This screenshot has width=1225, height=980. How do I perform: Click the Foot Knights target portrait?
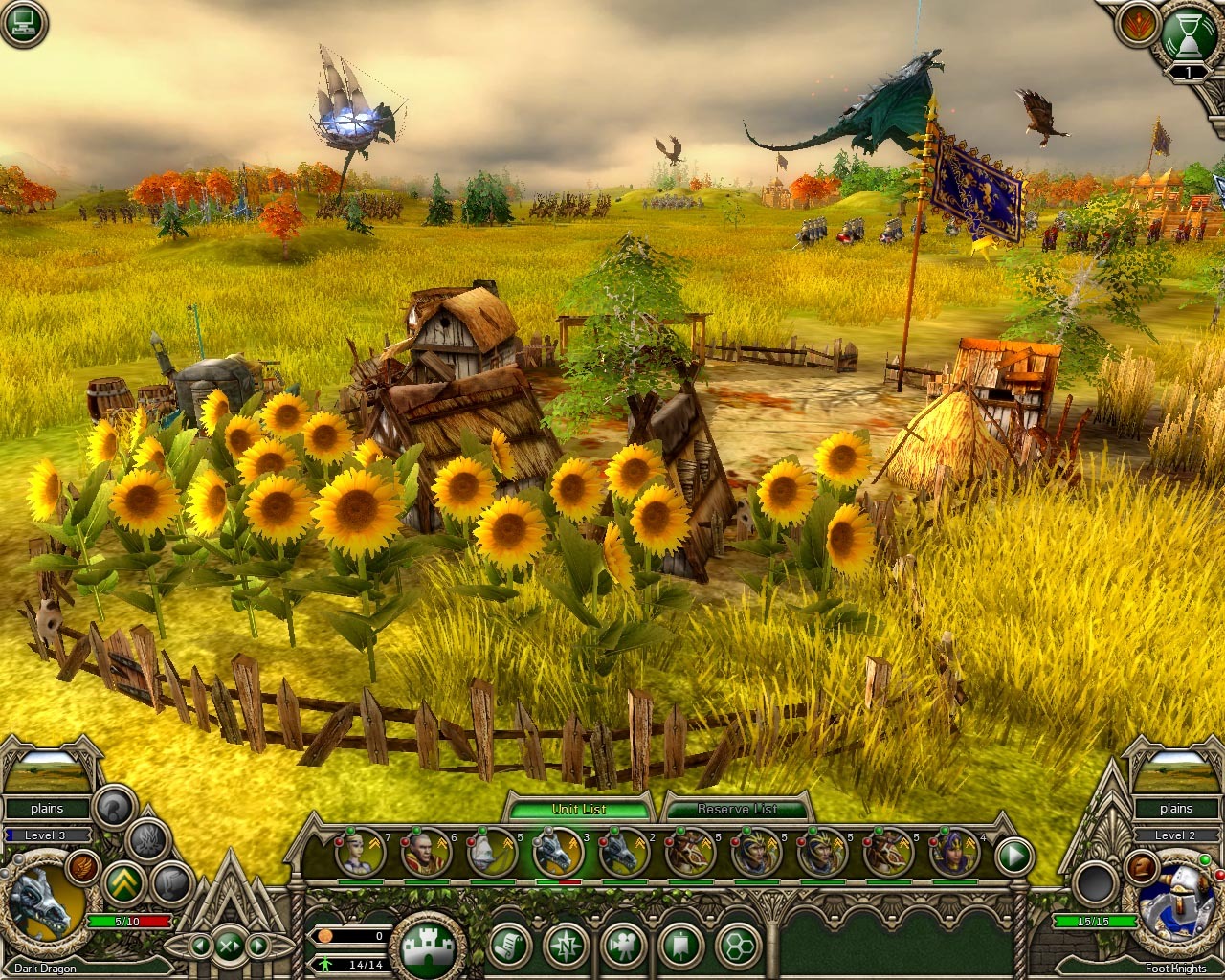pyautogui.click(x=1176, y=906)
